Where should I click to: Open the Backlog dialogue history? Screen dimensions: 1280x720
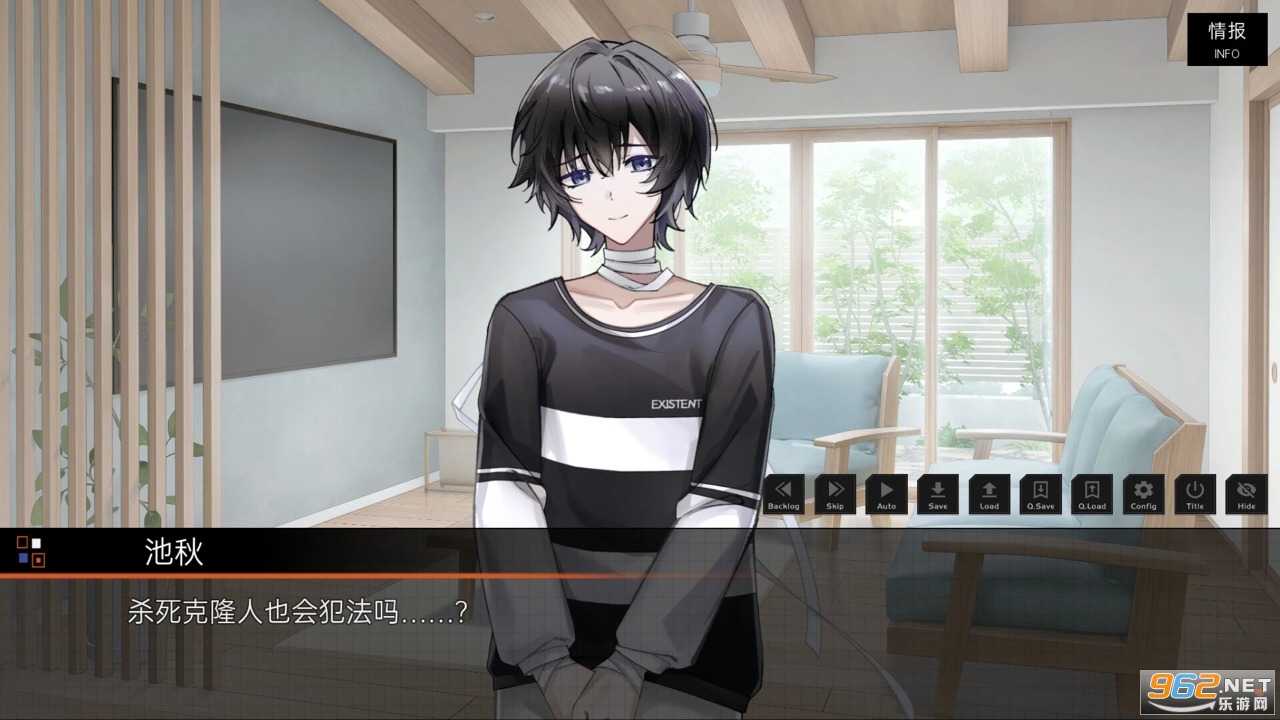click(784, 494)
